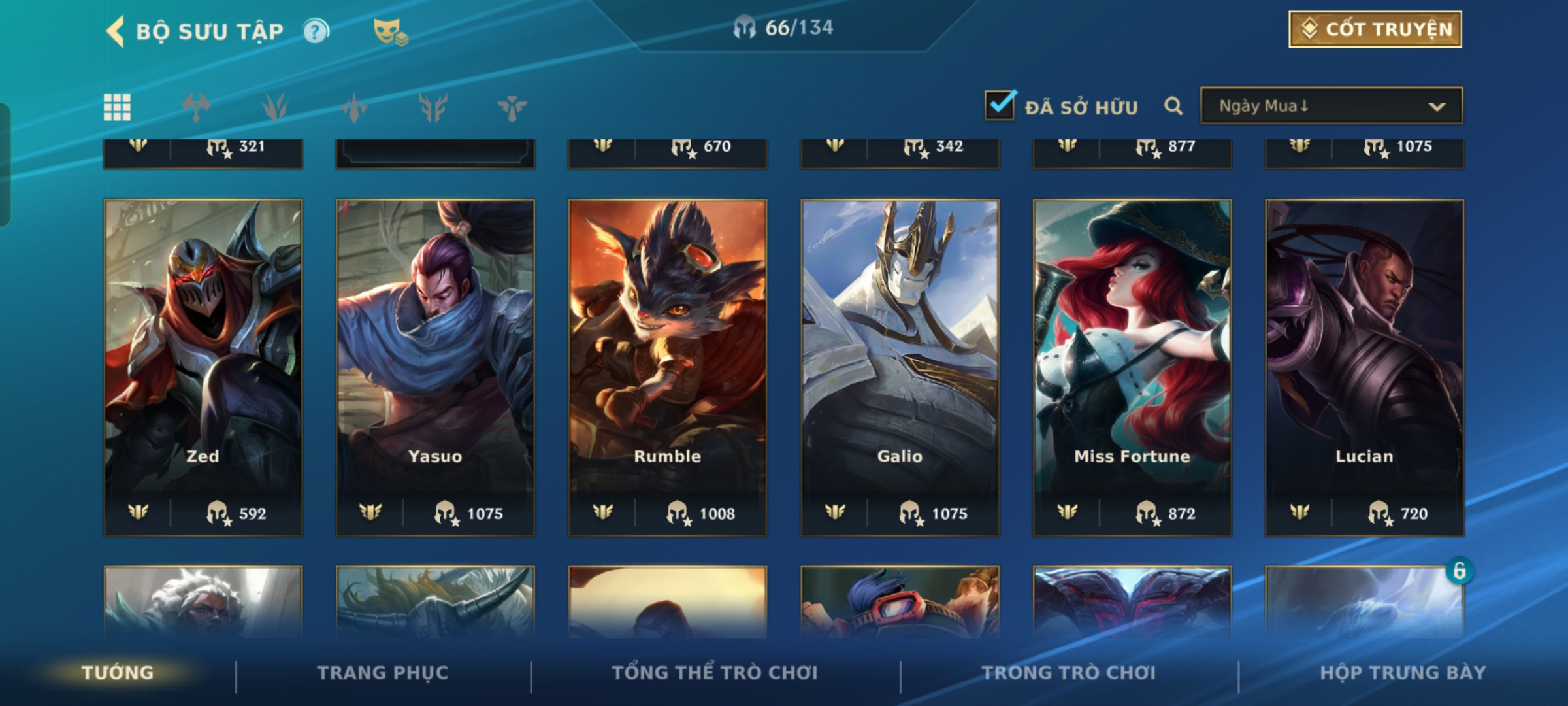Open the Cốt Truyện lore button
The image size is (1568, 706).
coord(1375,29)
